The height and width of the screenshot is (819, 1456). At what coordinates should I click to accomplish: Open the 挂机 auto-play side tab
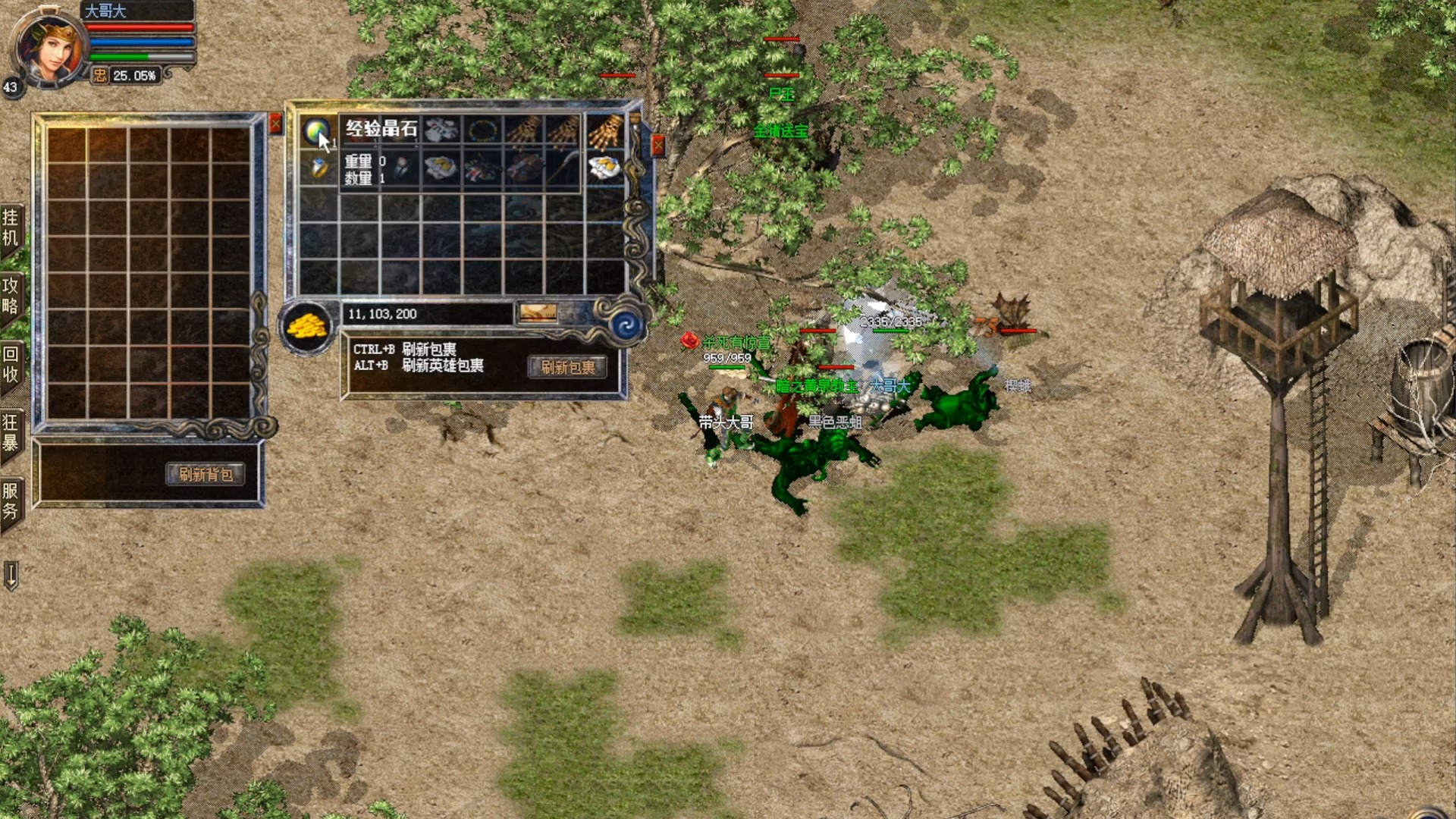pos(11,228)
